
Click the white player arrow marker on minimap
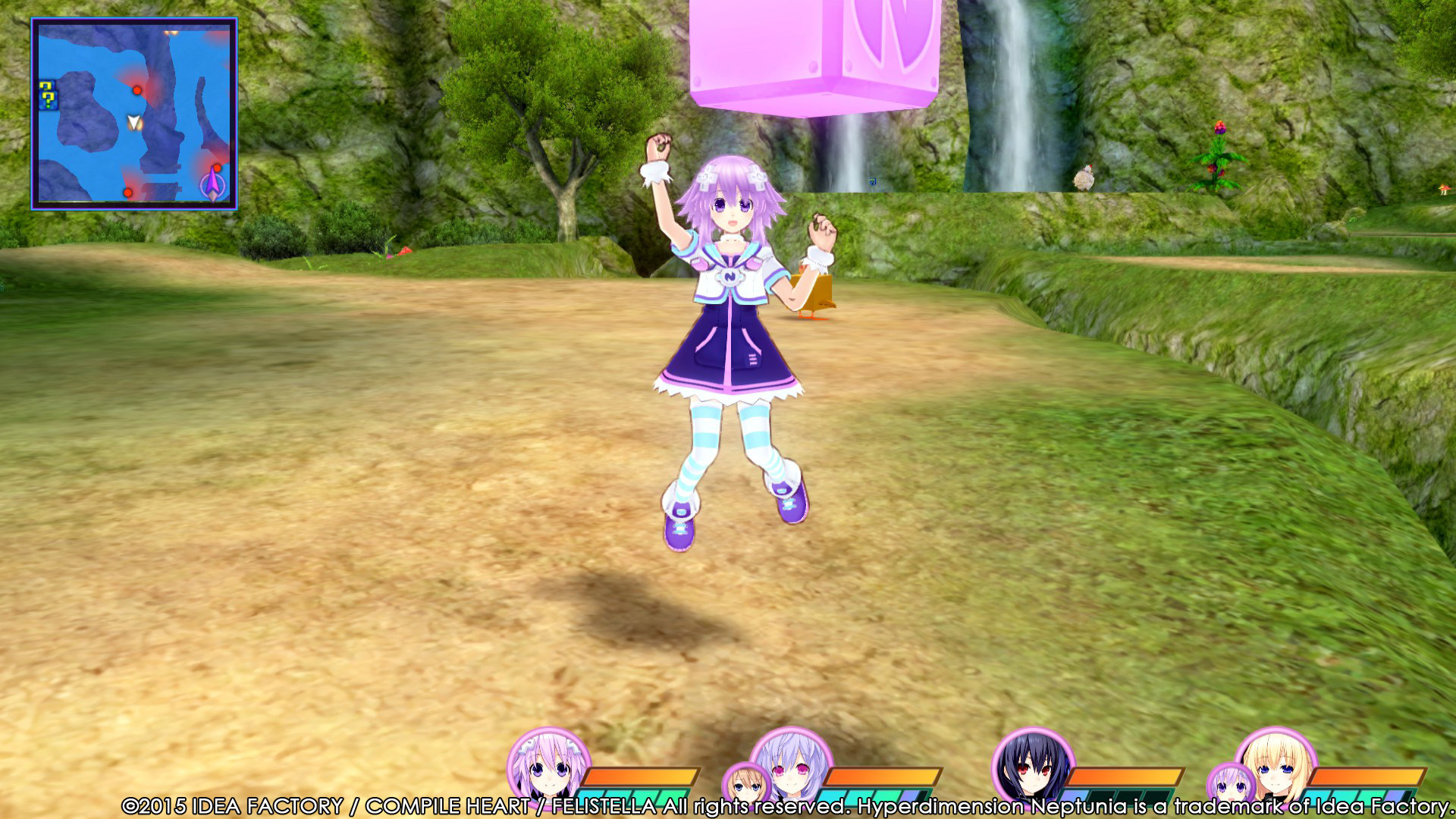click(133, 121)
